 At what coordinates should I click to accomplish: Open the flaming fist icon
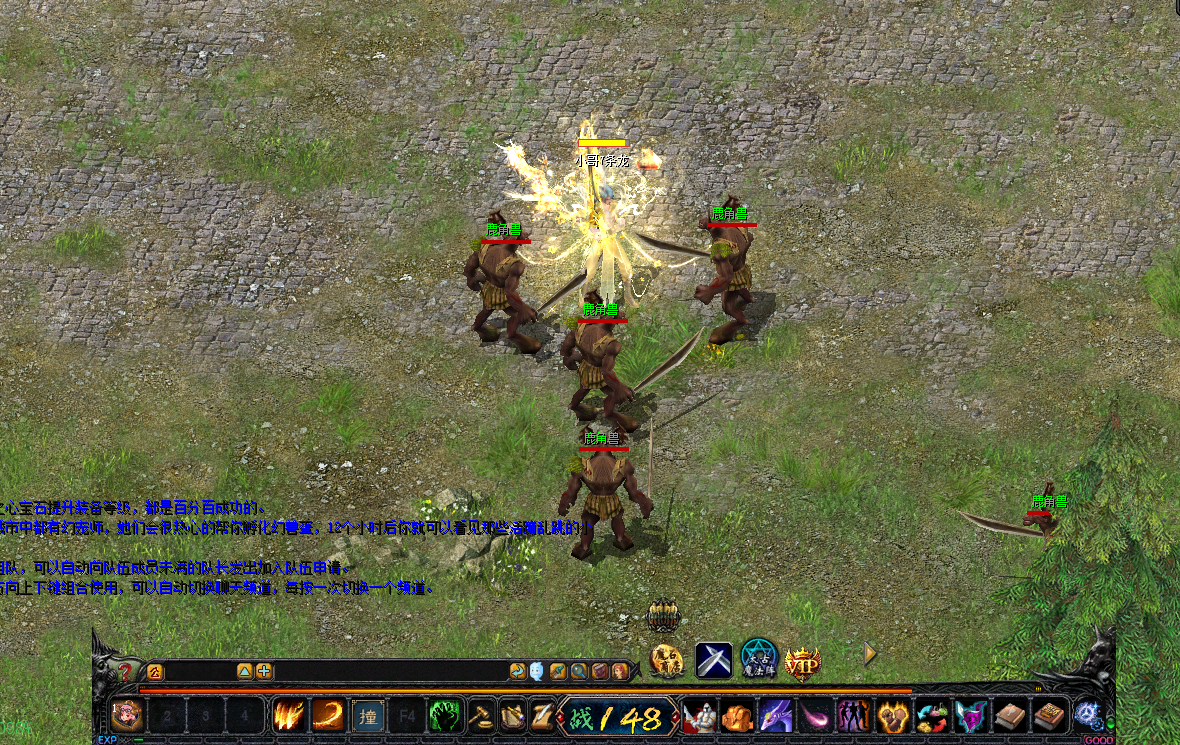[x=892, y=716]
